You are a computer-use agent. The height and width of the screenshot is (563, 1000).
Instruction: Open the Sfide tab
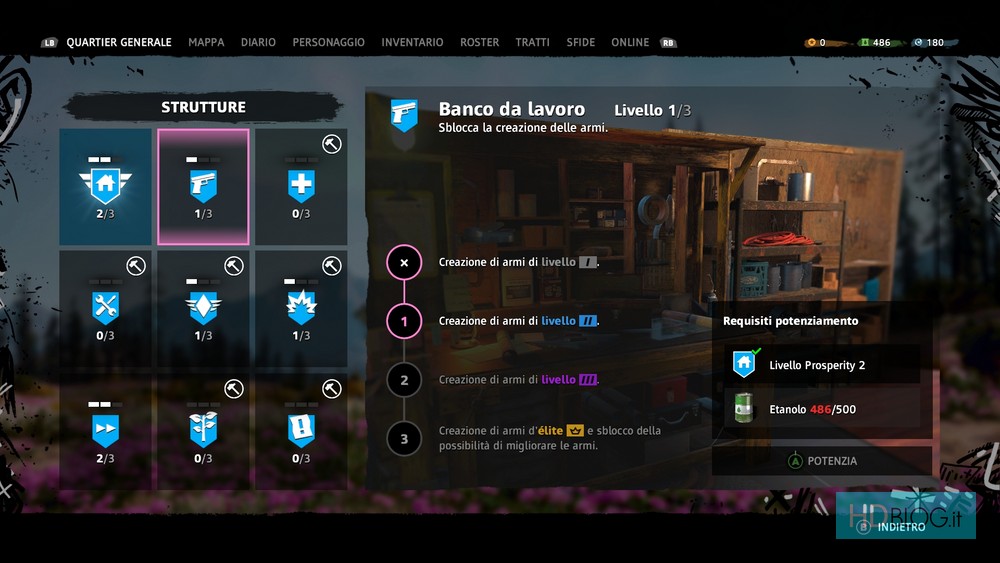tap(580, 43)
